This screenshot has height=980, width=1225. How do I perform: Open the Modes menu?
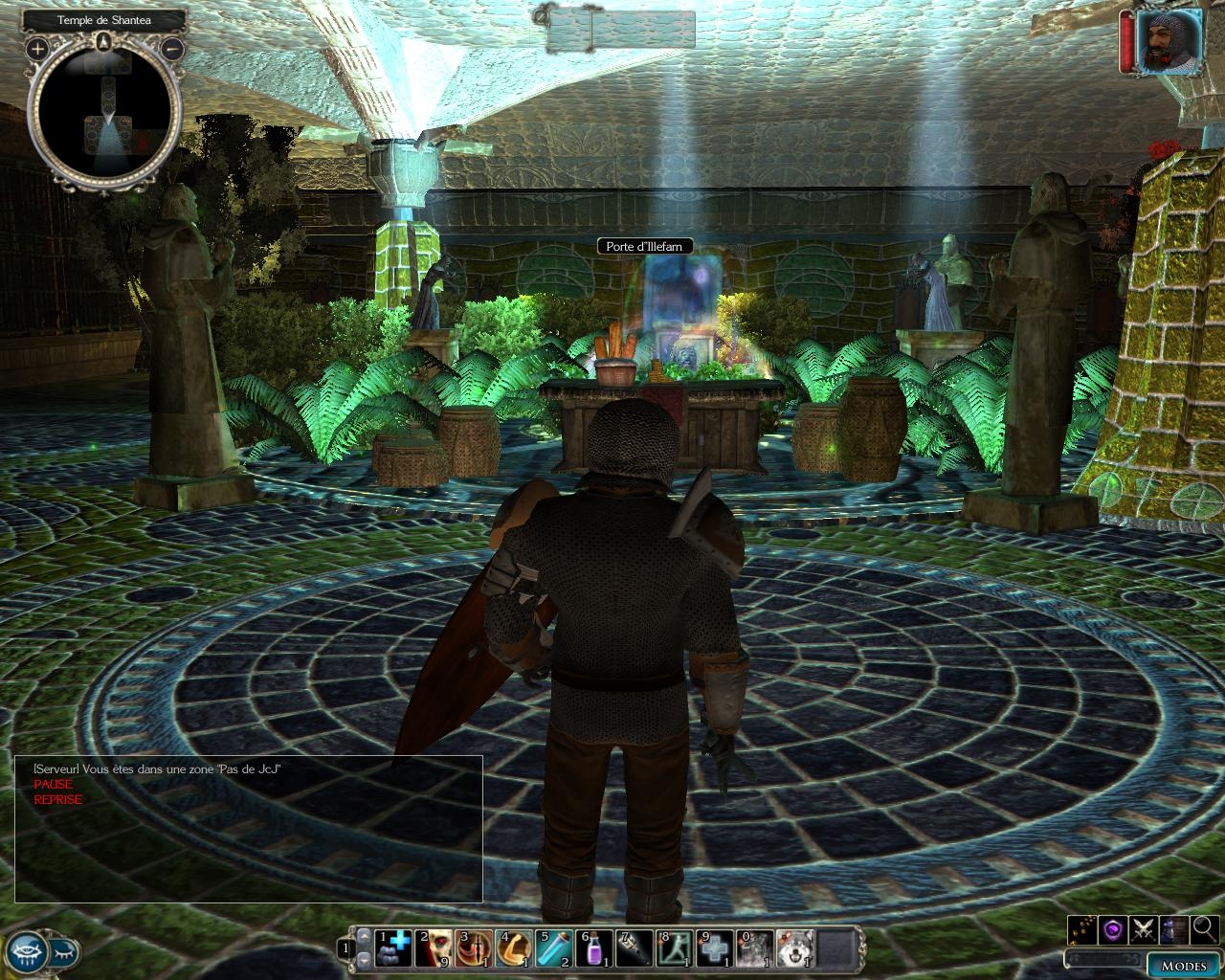[1183, 965]
